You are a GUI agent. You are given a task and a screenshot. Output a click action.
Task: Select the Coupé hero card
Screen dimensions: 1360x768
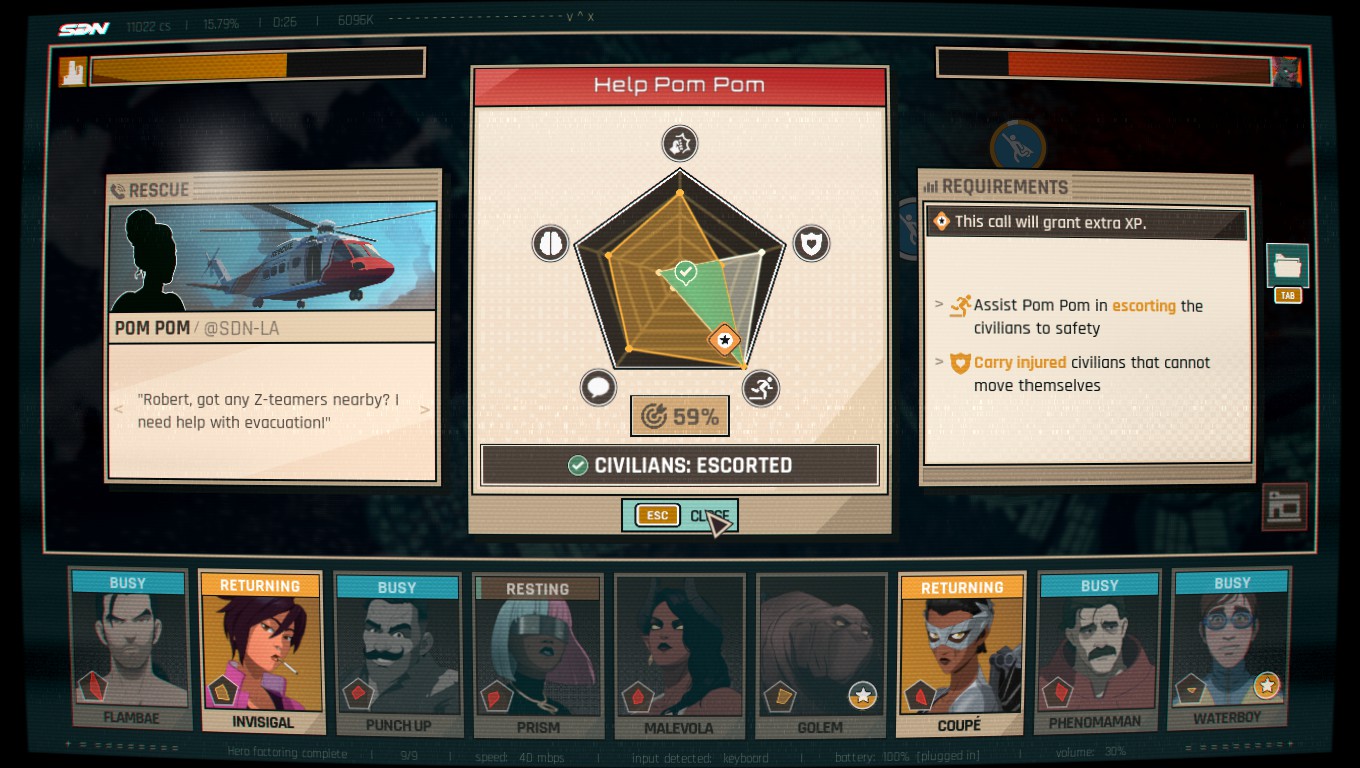[x=960, y=654]
